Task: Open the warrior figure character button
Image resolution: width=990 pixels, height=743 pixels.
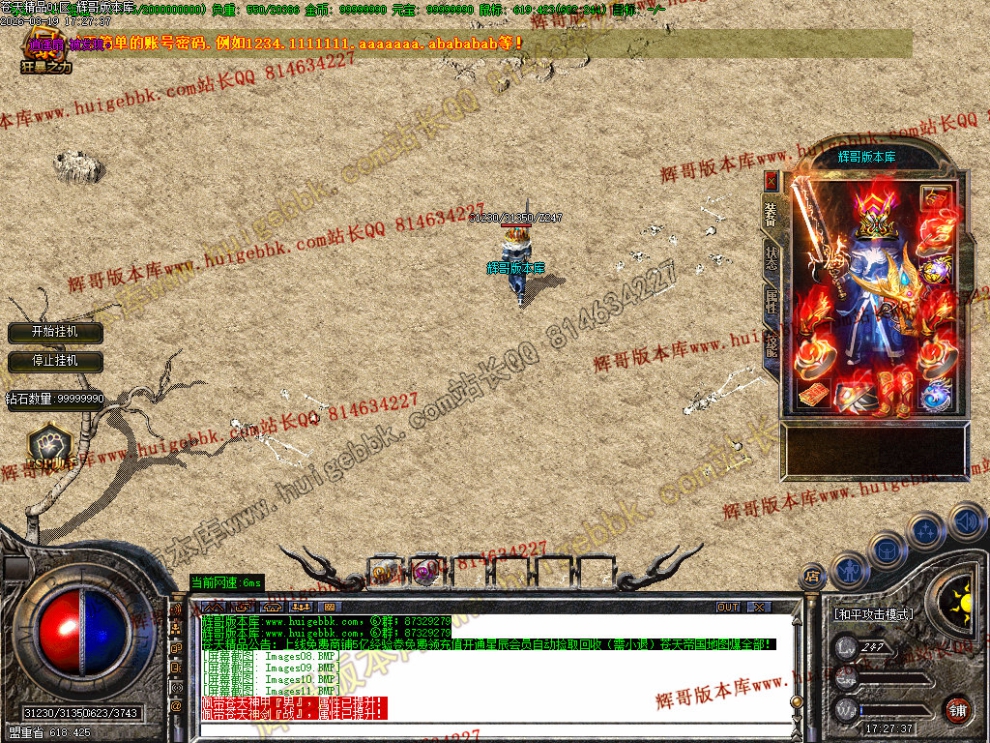Action: pyautogui.click(x=850, y=570)
